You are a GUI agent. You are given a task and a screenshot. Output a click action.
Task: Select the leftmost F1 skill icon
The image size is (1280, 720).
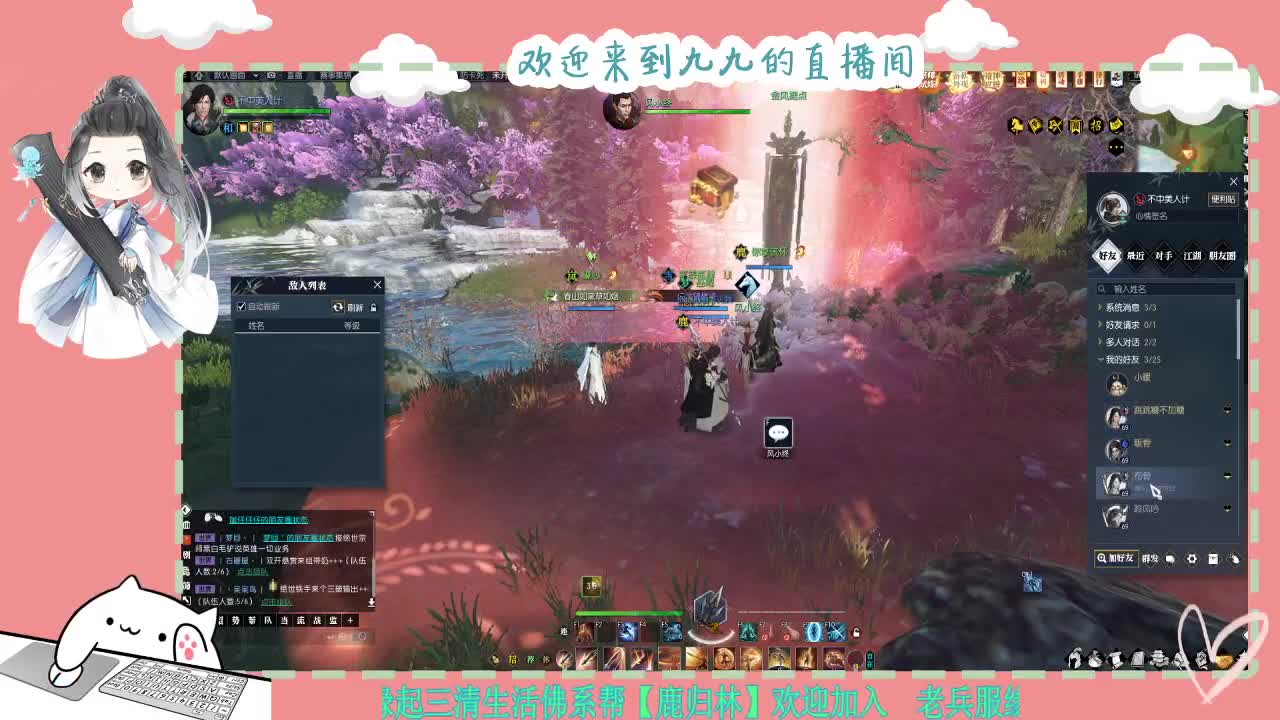[584, 631]
